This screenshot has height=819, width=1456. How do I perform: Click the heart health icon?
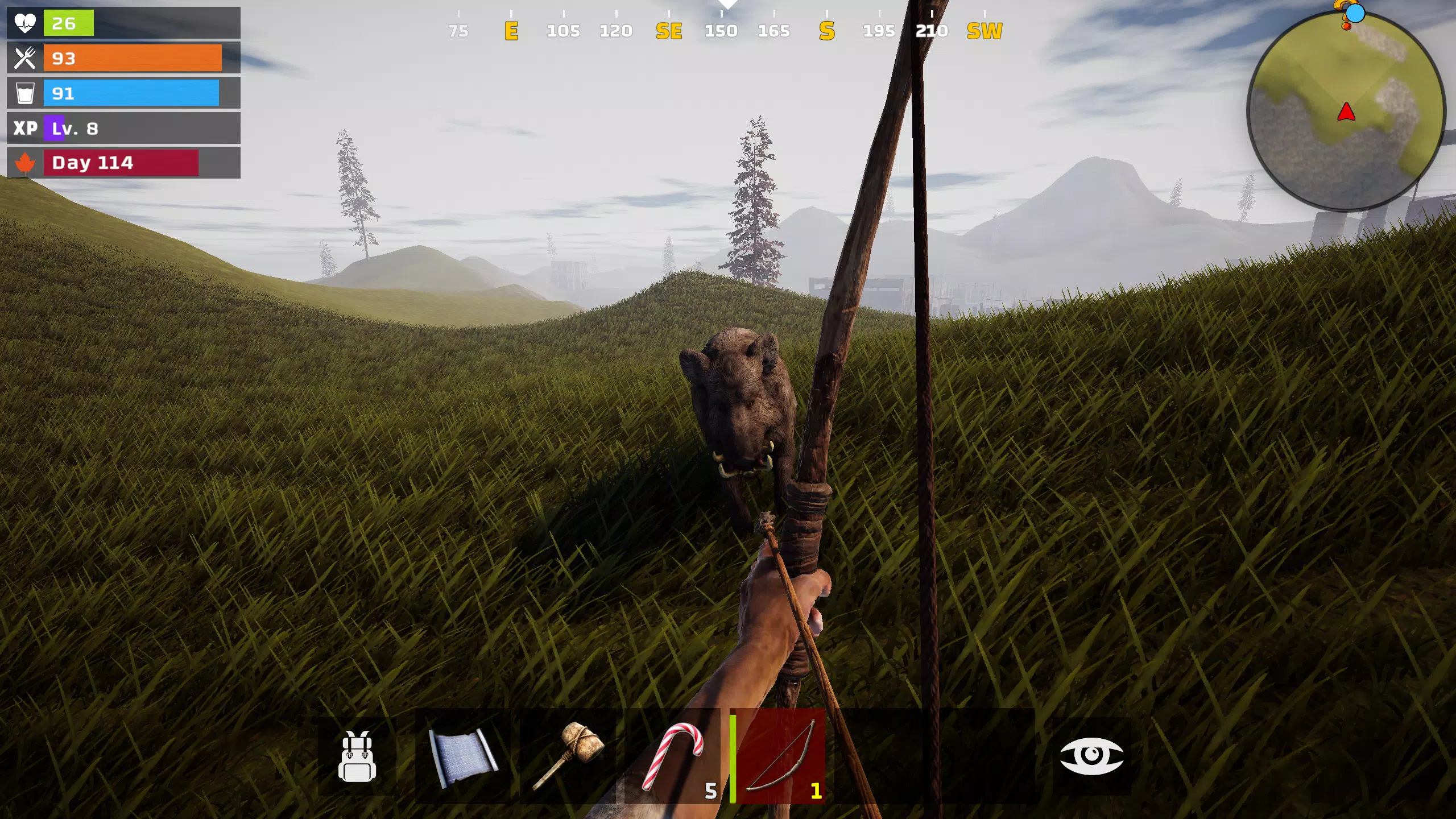coord(26,23)
